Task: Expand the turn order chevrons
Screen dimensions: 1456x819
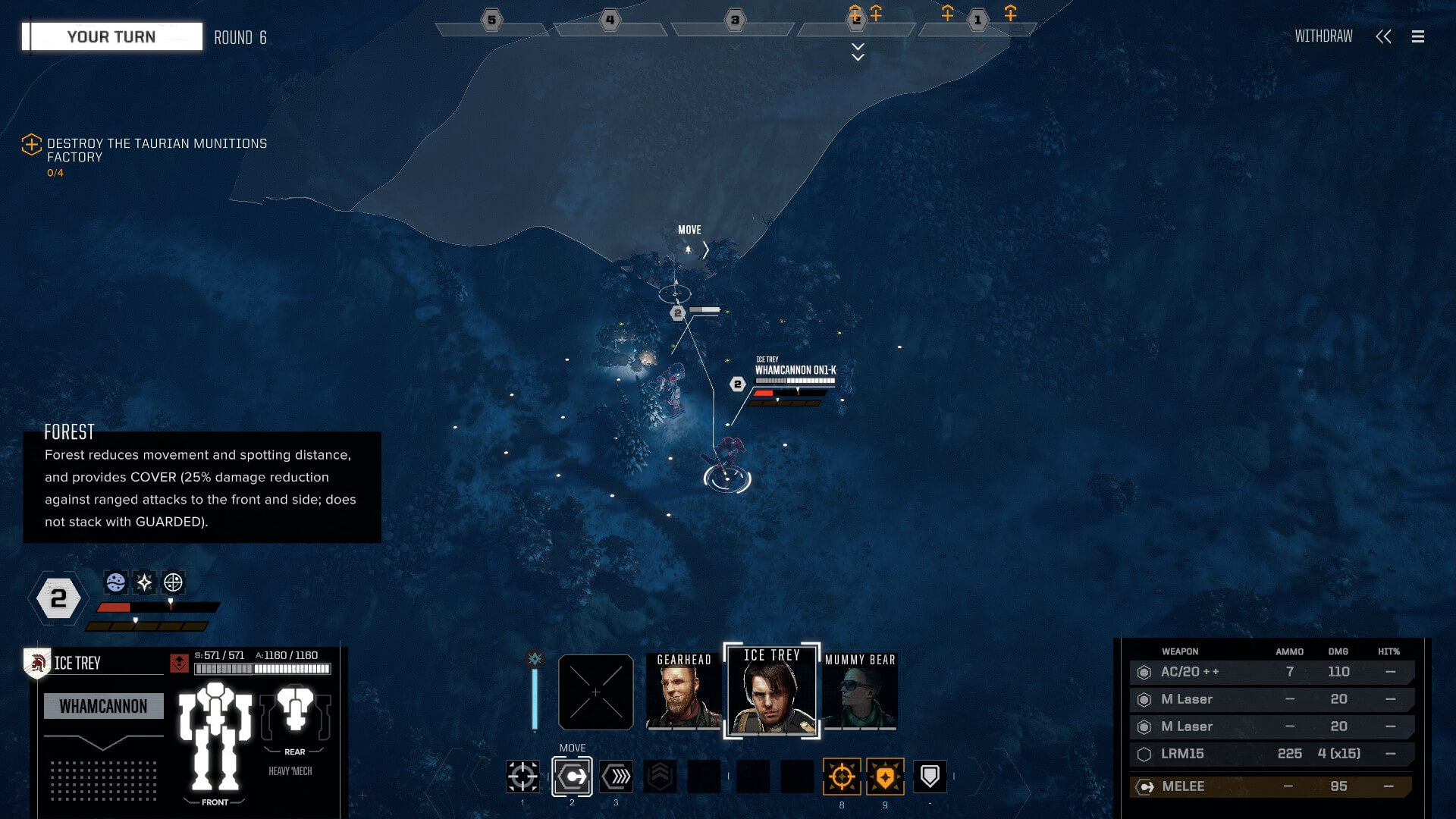Action: click(x=858, y=52)
